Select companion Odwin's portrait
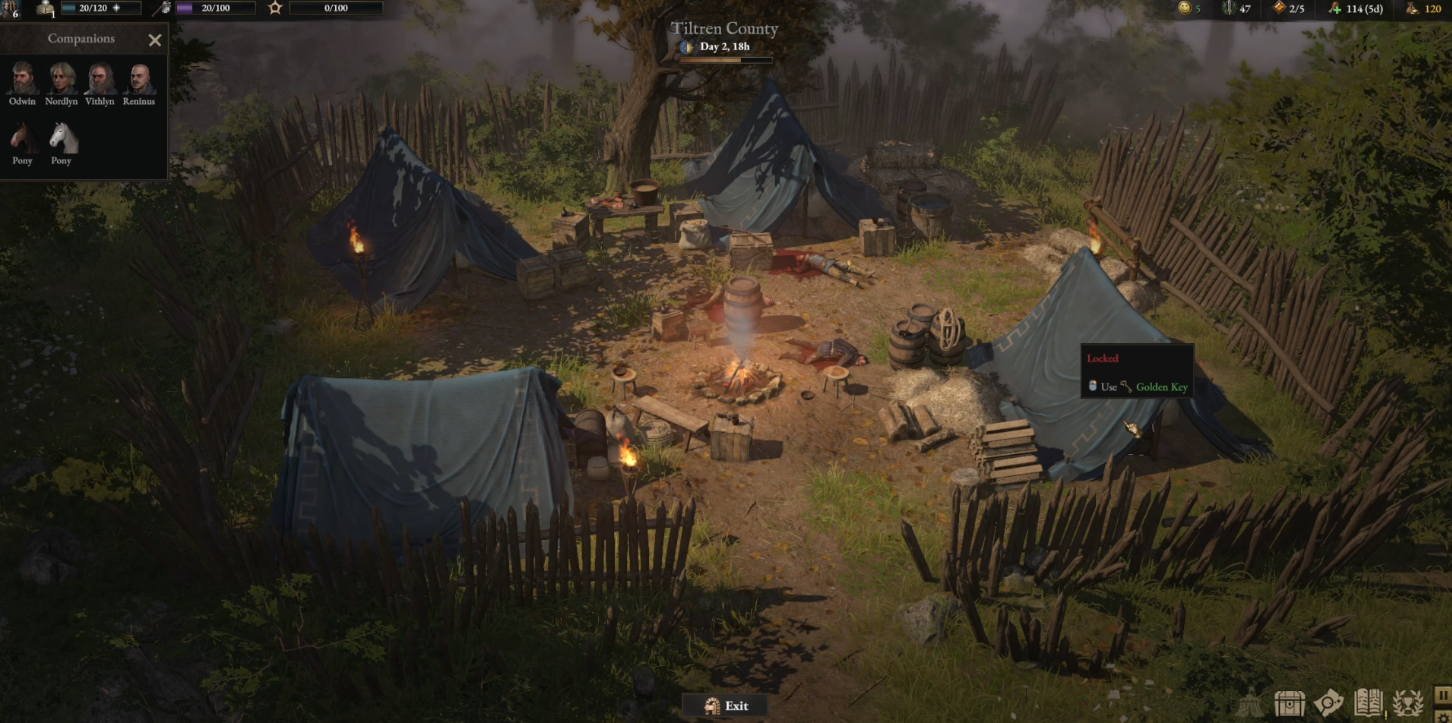1452x723 pixels. pos(22,79)
